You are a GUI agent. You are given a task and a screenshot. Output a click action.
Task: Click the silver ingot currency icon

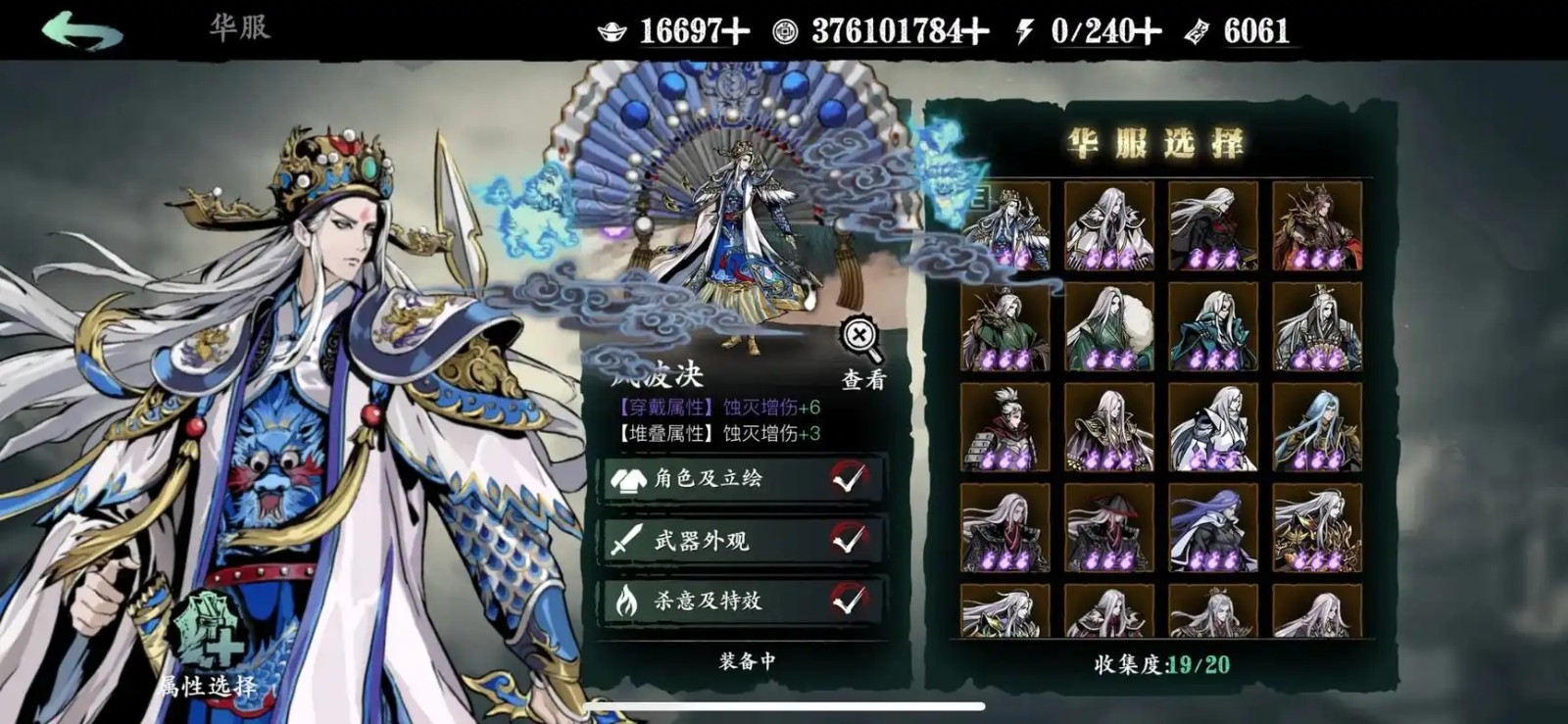tap(611, 30)
